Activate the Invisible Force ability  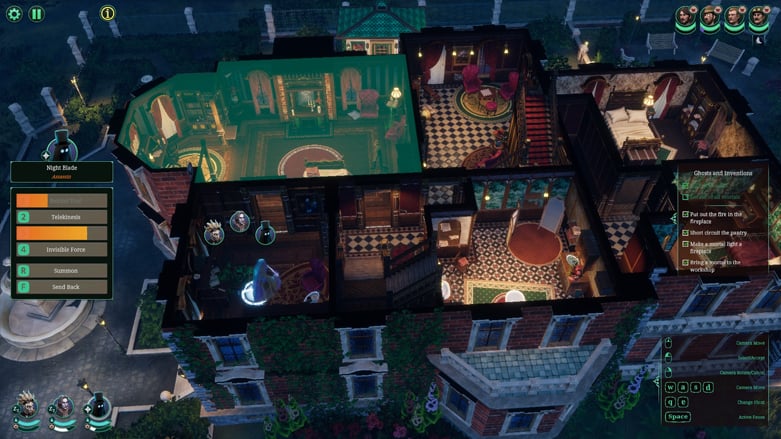[62, 250]
